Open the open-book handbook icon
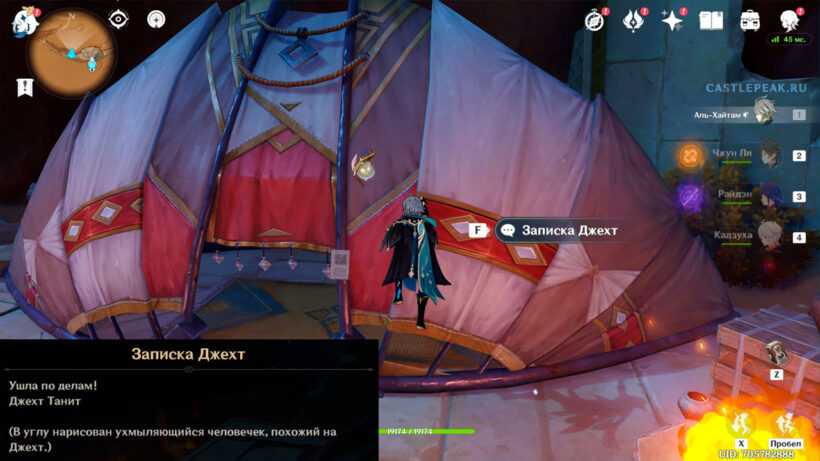 (x=711, y=20)
